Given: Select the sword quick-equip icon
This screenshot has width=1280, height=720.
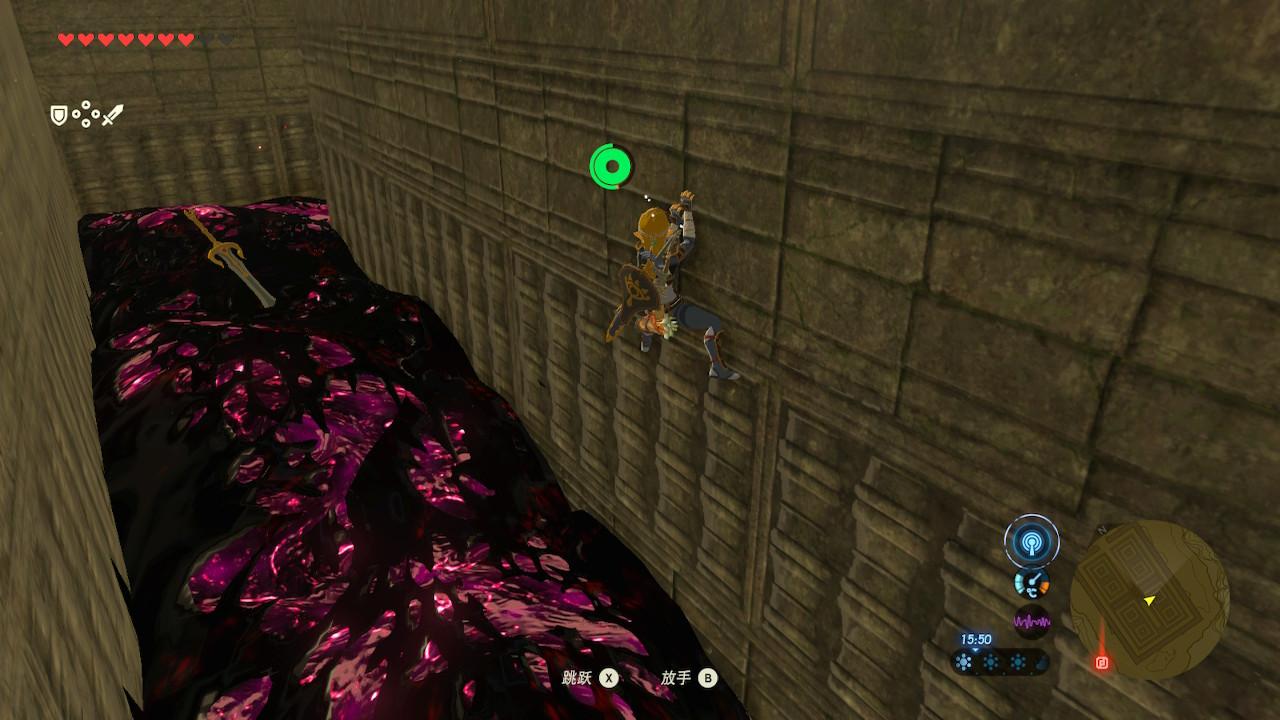Looking at the screenshot, I should 112,115.
